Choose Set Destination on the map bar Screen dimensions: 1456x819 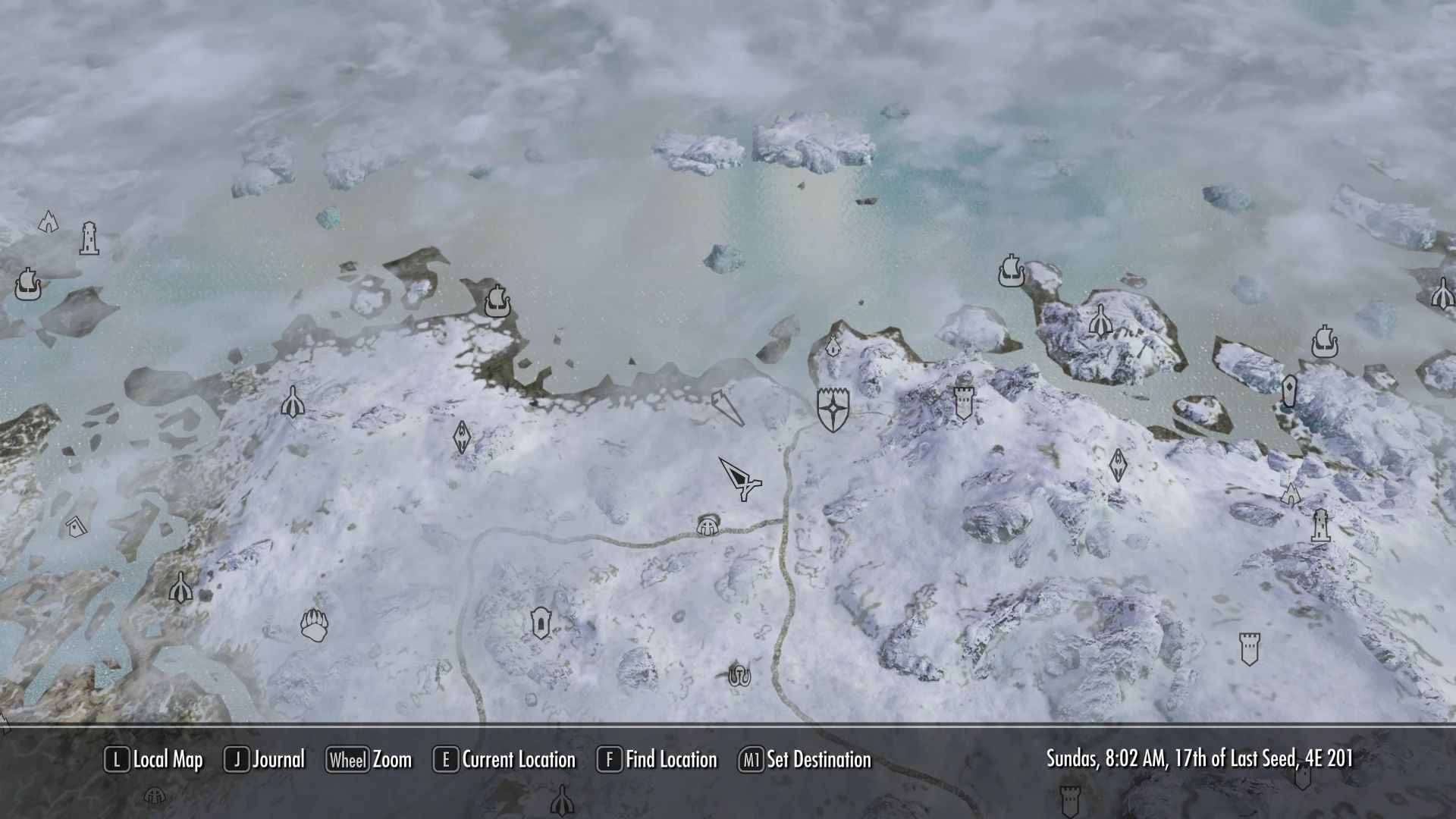pos(805,760)
